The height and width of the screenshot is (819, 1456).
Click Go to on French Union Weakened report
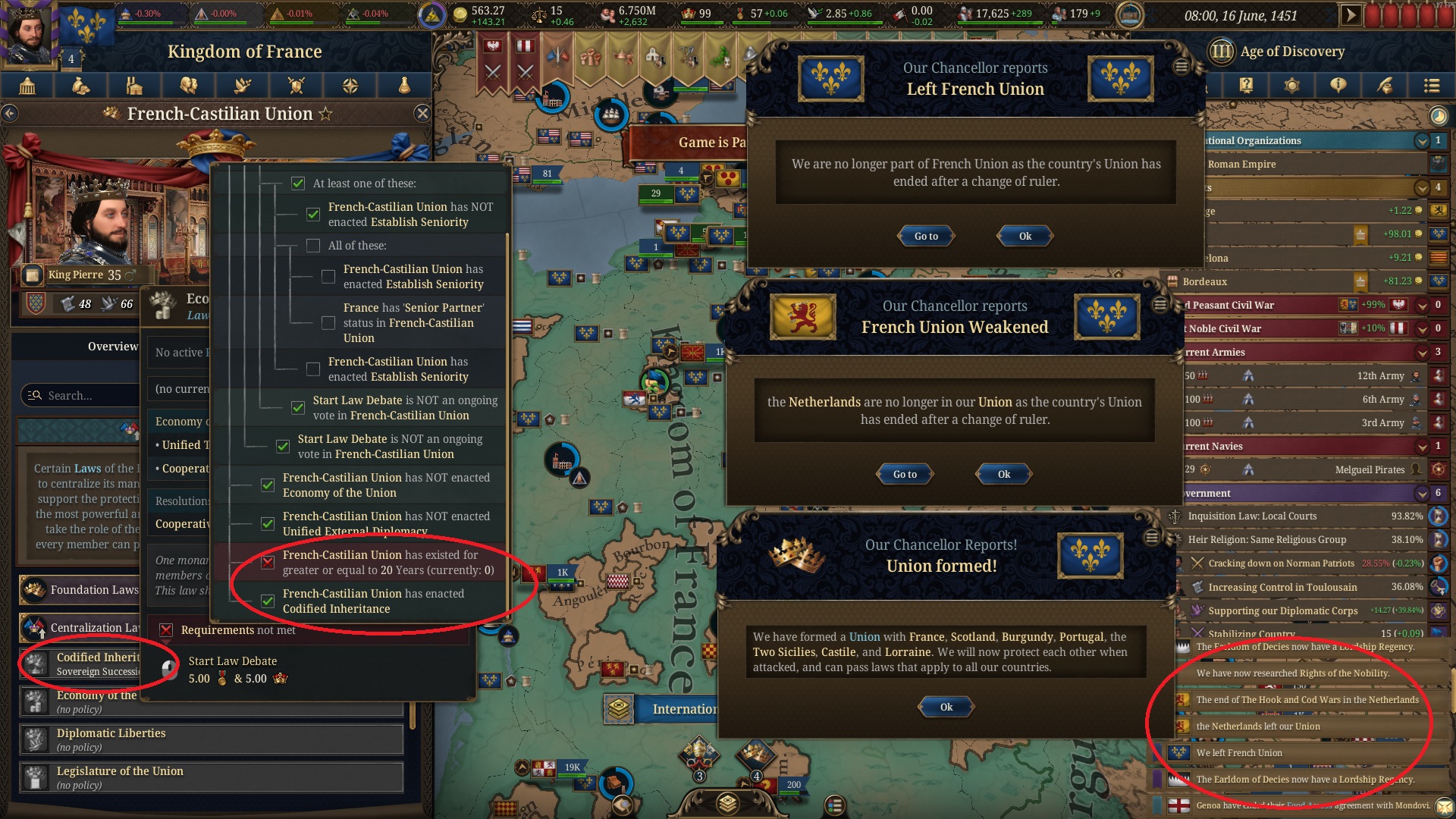point(904,474)
